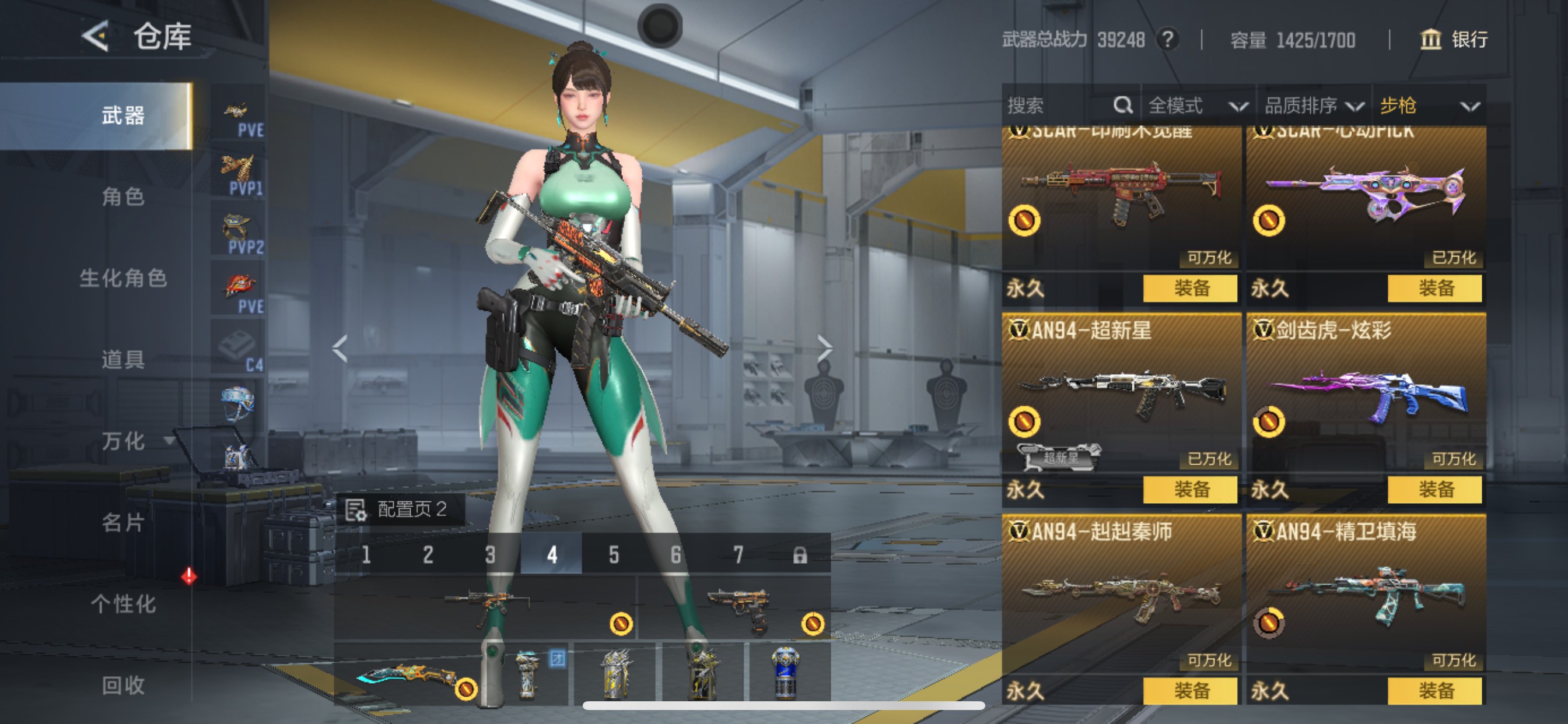The width and height of the screenshot is (1568, 724).
Task: Open the 步枪 weapon type dropdown
Action: pyautogui.click(x=1428, y=106)
